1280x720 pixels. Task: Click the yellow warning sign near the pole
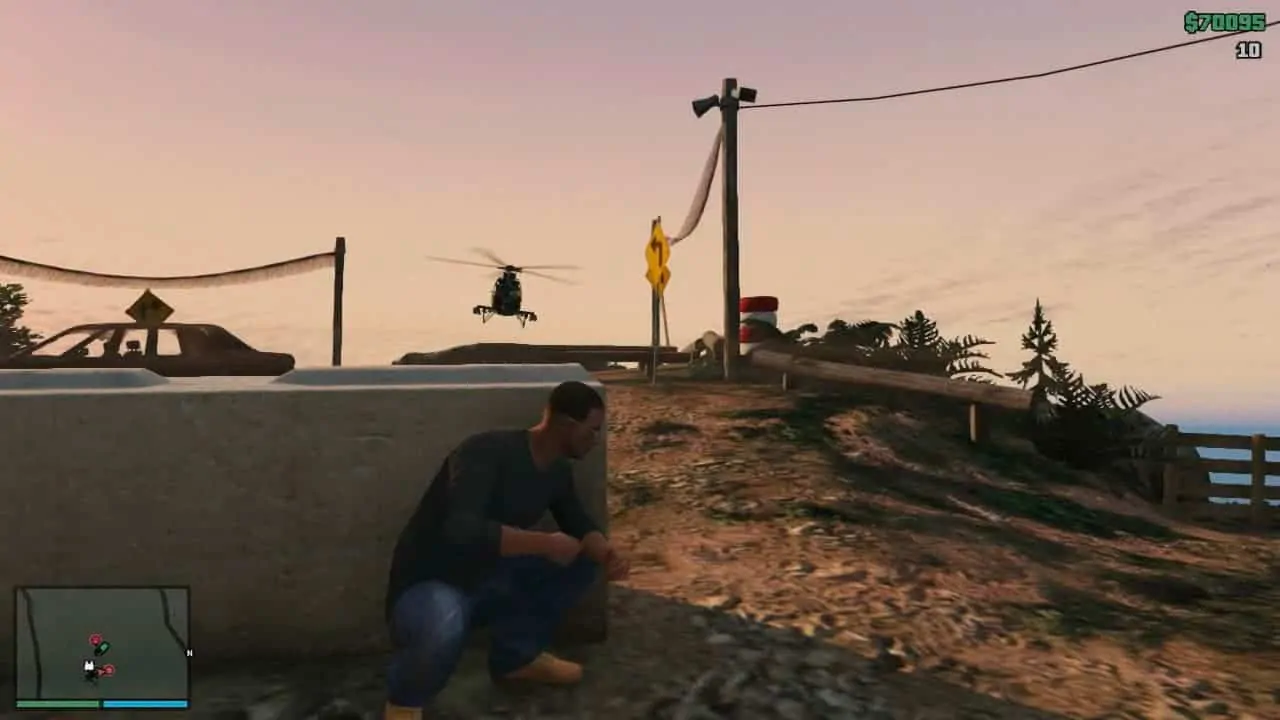[x=655, y=255]
